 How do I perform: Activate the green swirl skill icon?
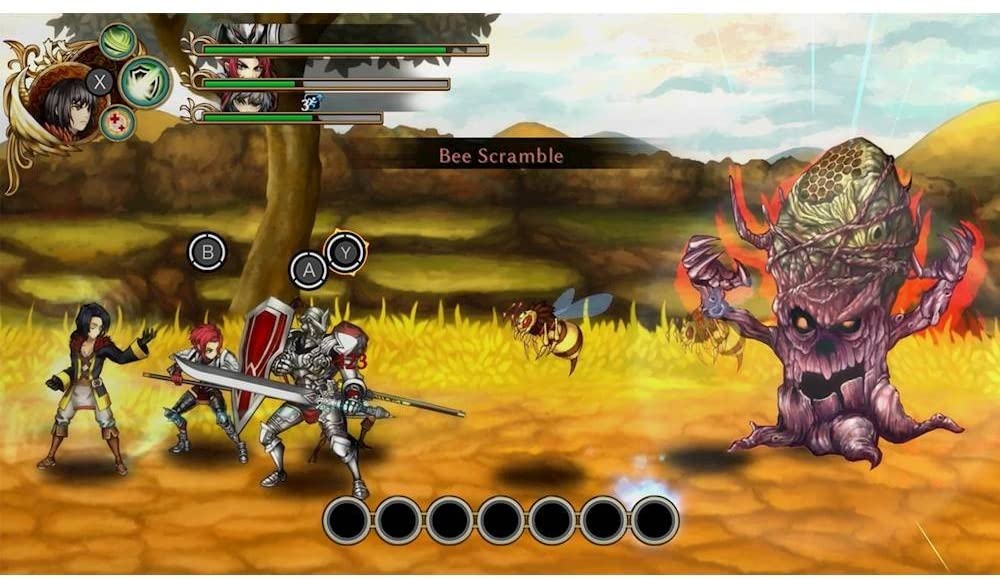coord(118,42)
